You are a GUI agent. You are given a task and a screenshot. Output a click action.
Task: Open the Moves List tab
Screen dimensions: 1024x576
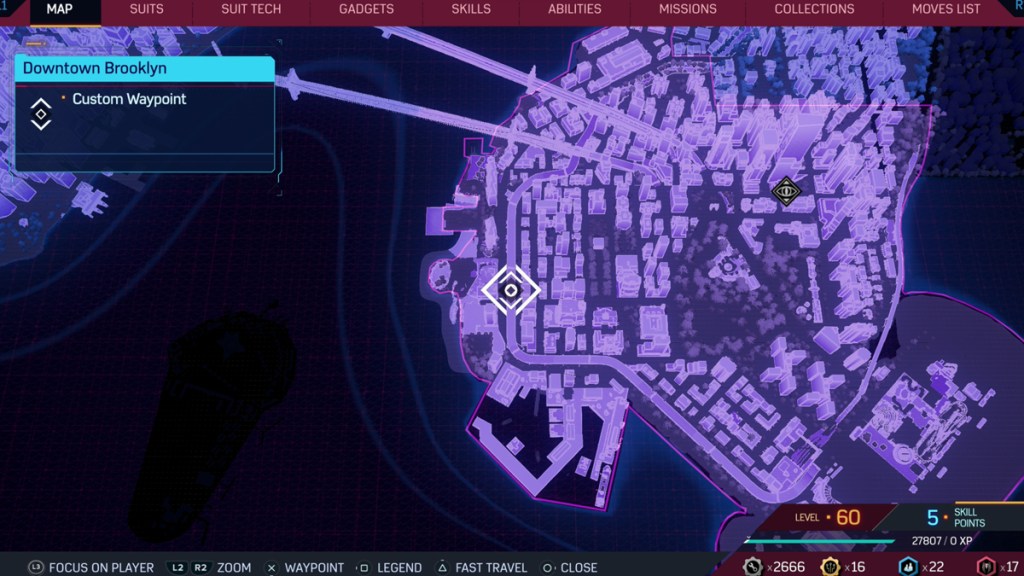(x=946, y=9)
